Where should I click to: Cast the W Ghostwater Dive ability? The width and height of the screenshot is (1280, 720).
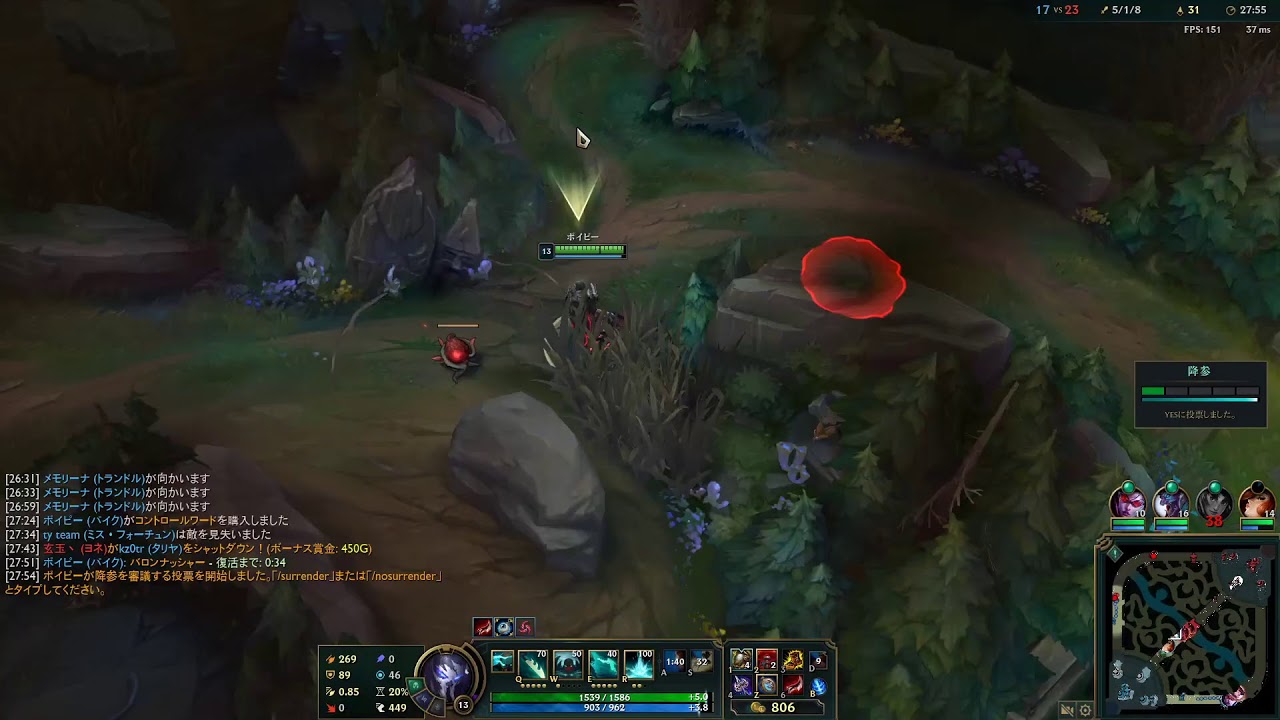(567, 664)
